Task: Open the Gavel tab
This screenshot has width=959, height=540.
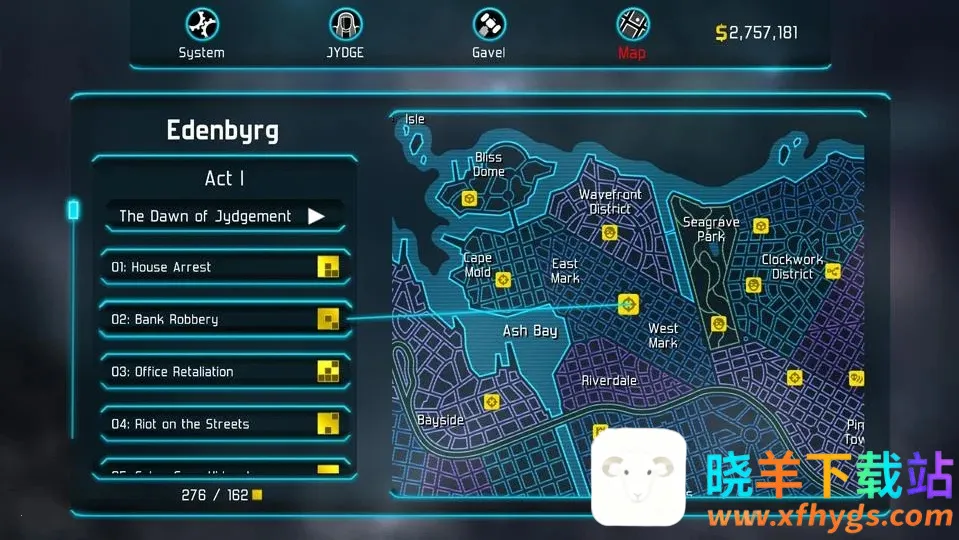Action: 489,33
